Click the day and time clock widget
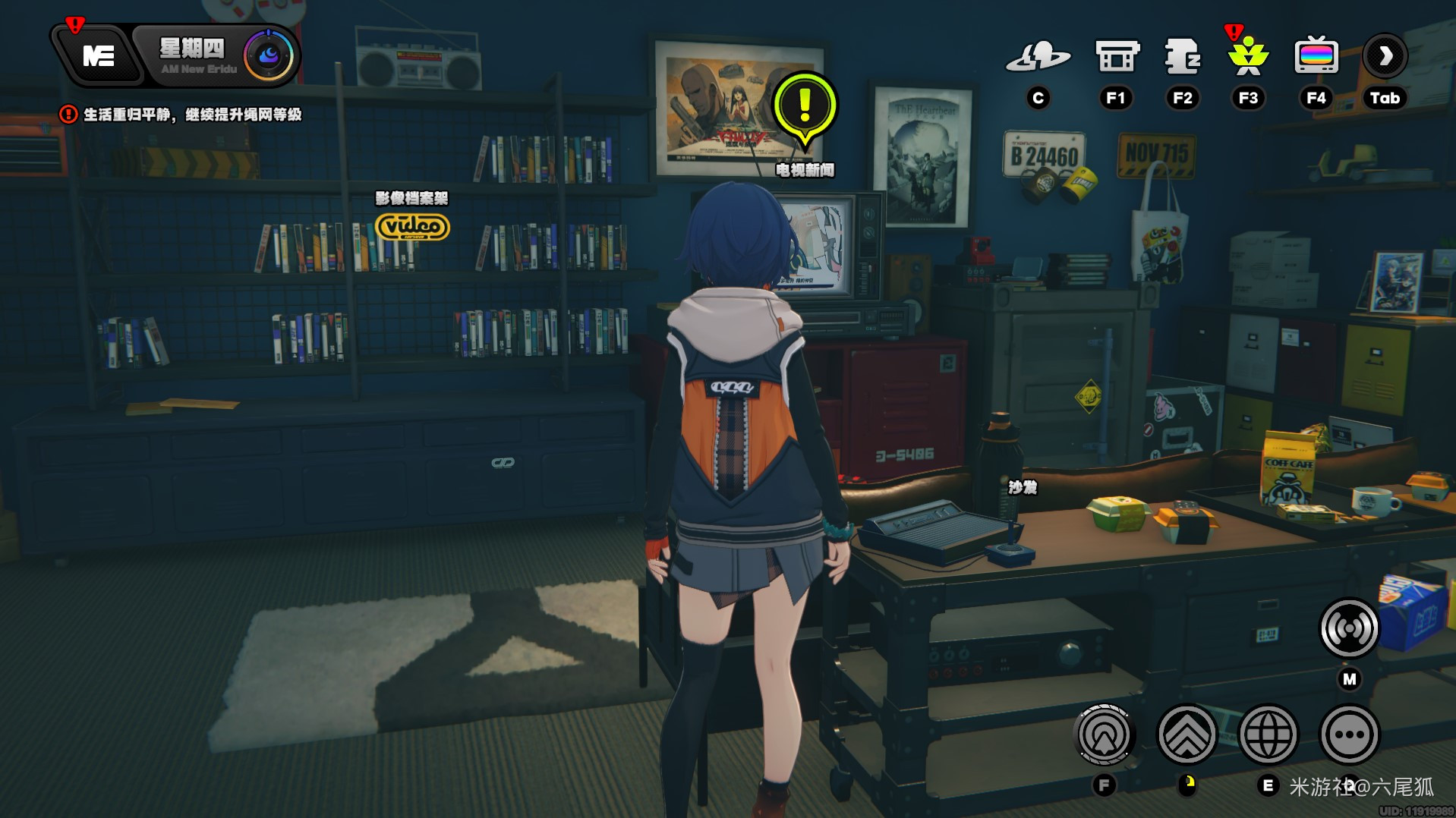 220,56
